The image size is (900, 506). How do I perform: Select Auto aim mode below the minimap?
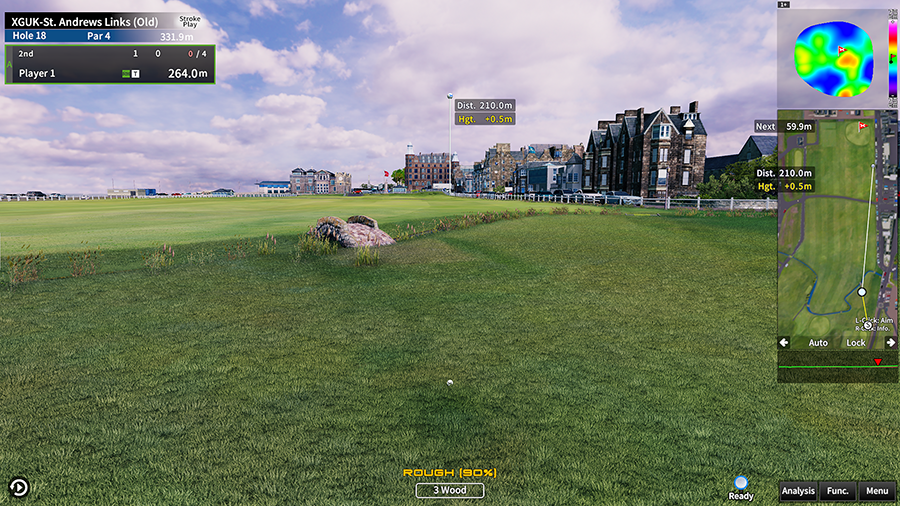[x=818, y=343]
